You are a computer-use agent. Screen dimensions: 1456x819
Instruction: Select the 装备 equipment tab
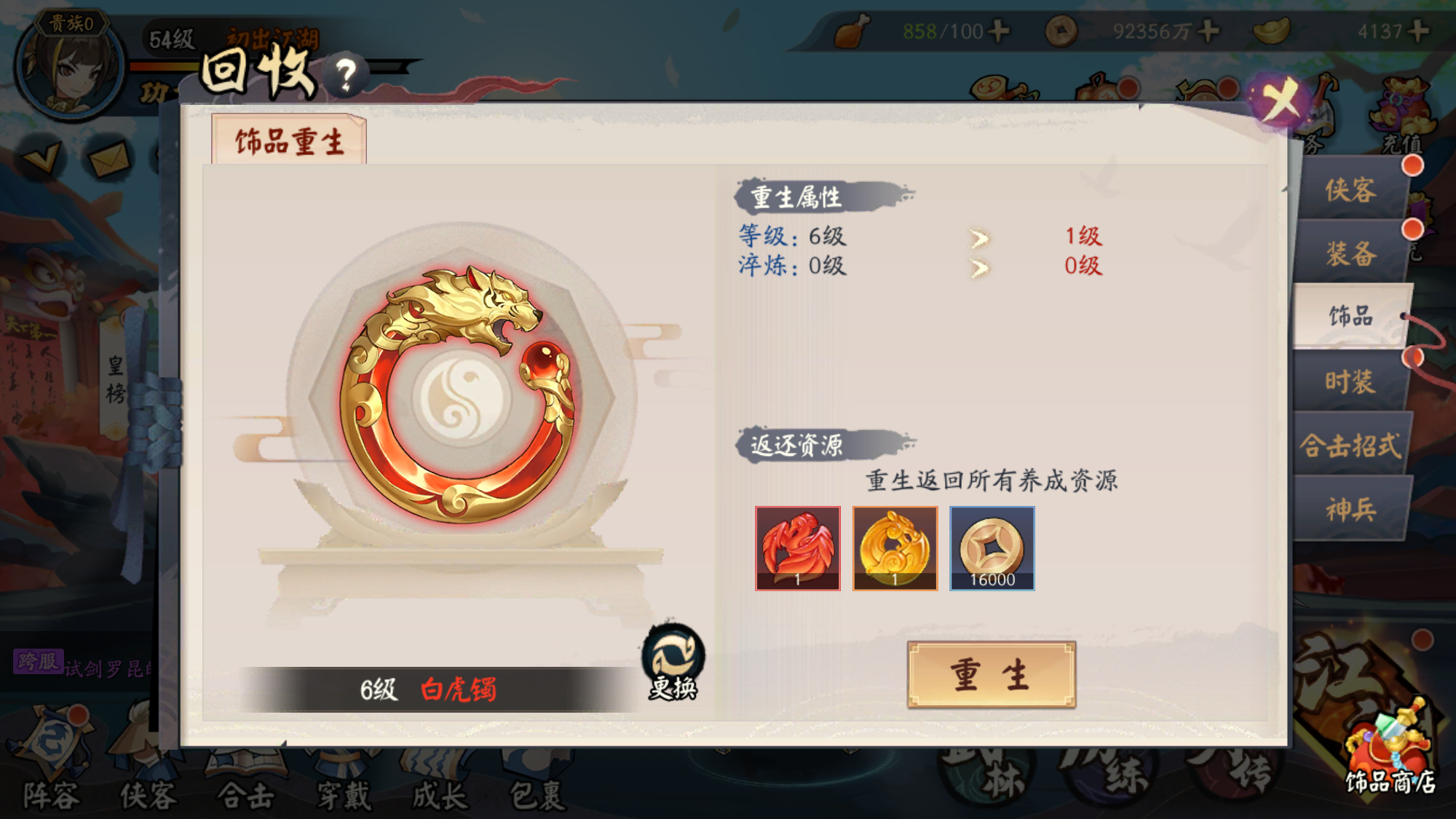click(1352, 255)
